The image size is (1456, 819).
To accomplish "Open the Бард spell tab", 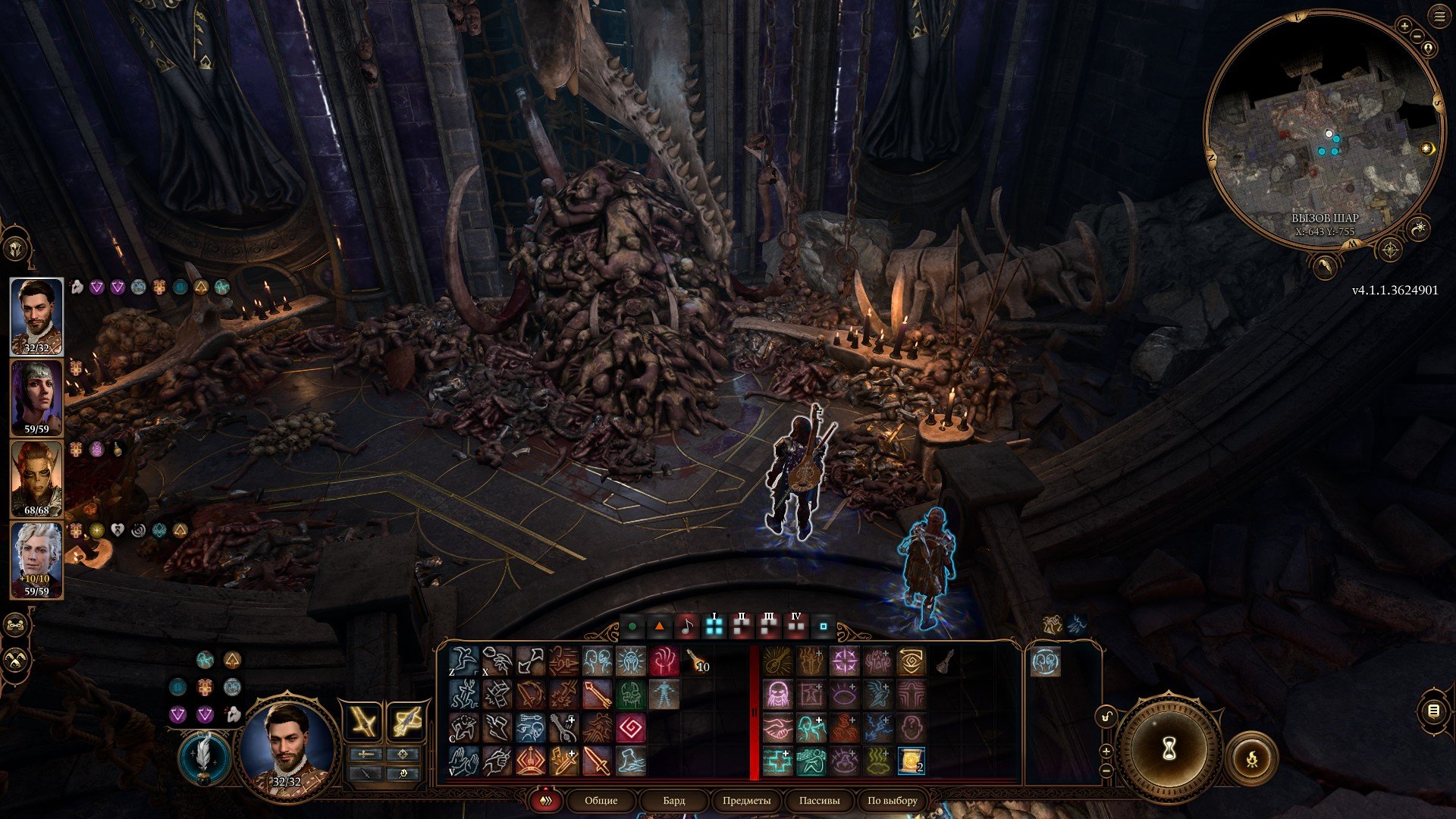I will click(673, 800).
